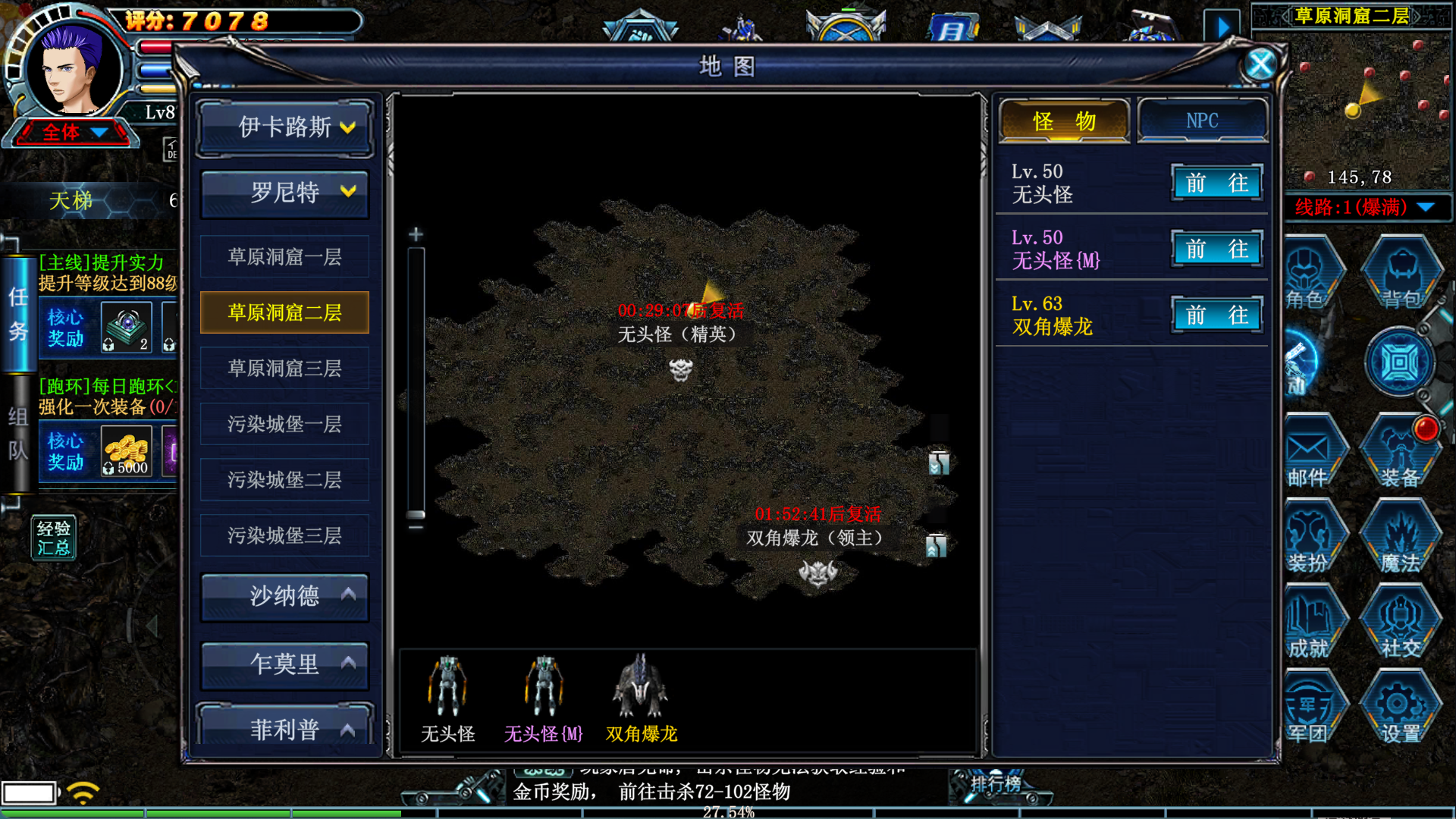Choose 草原洞窟三层 from the area list
Image resolution: width=1456 pixels, height=819 pixels.
point(284,369)
